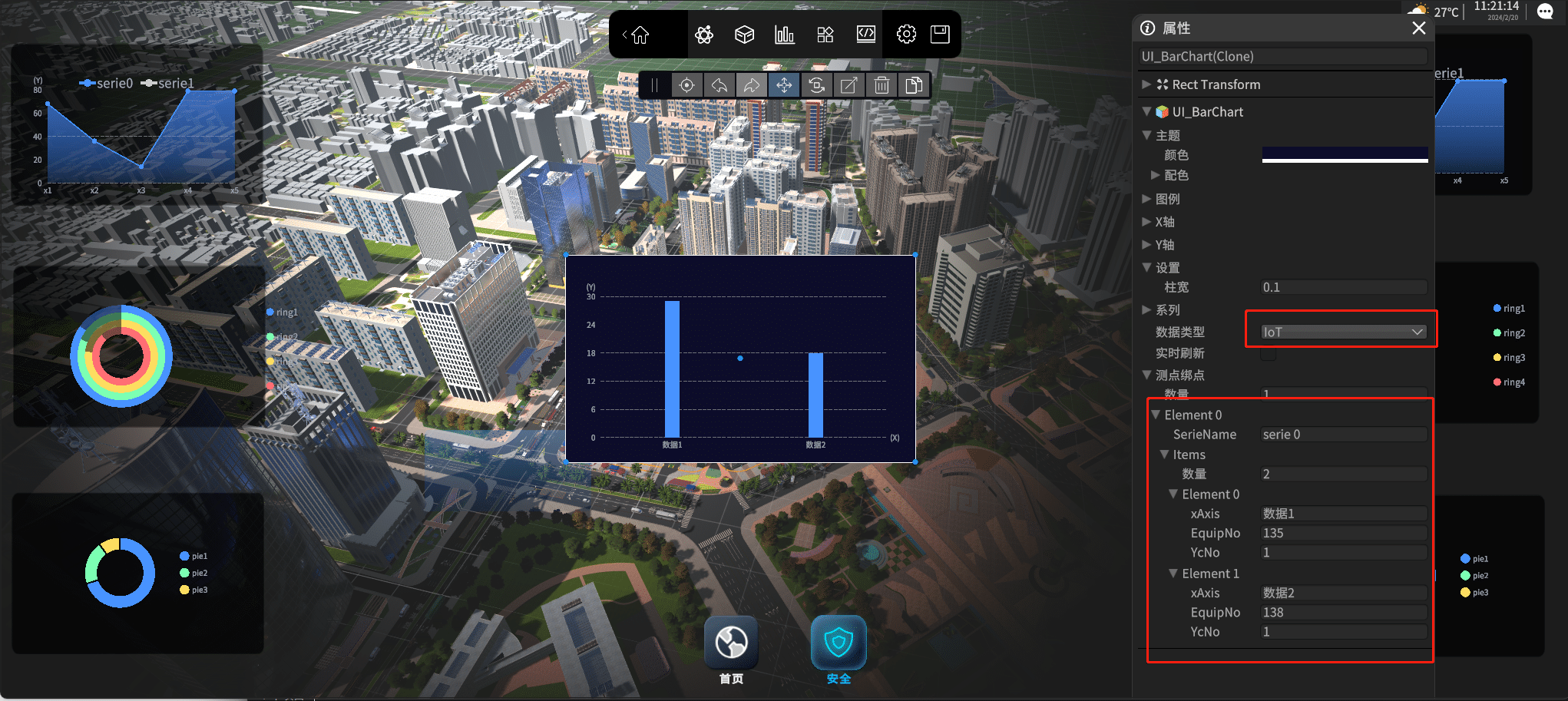Viewport: 1568px width, 701px height.
Task: Click the undo arrow button
Action: pyautogui.click(x=719, y=85)
